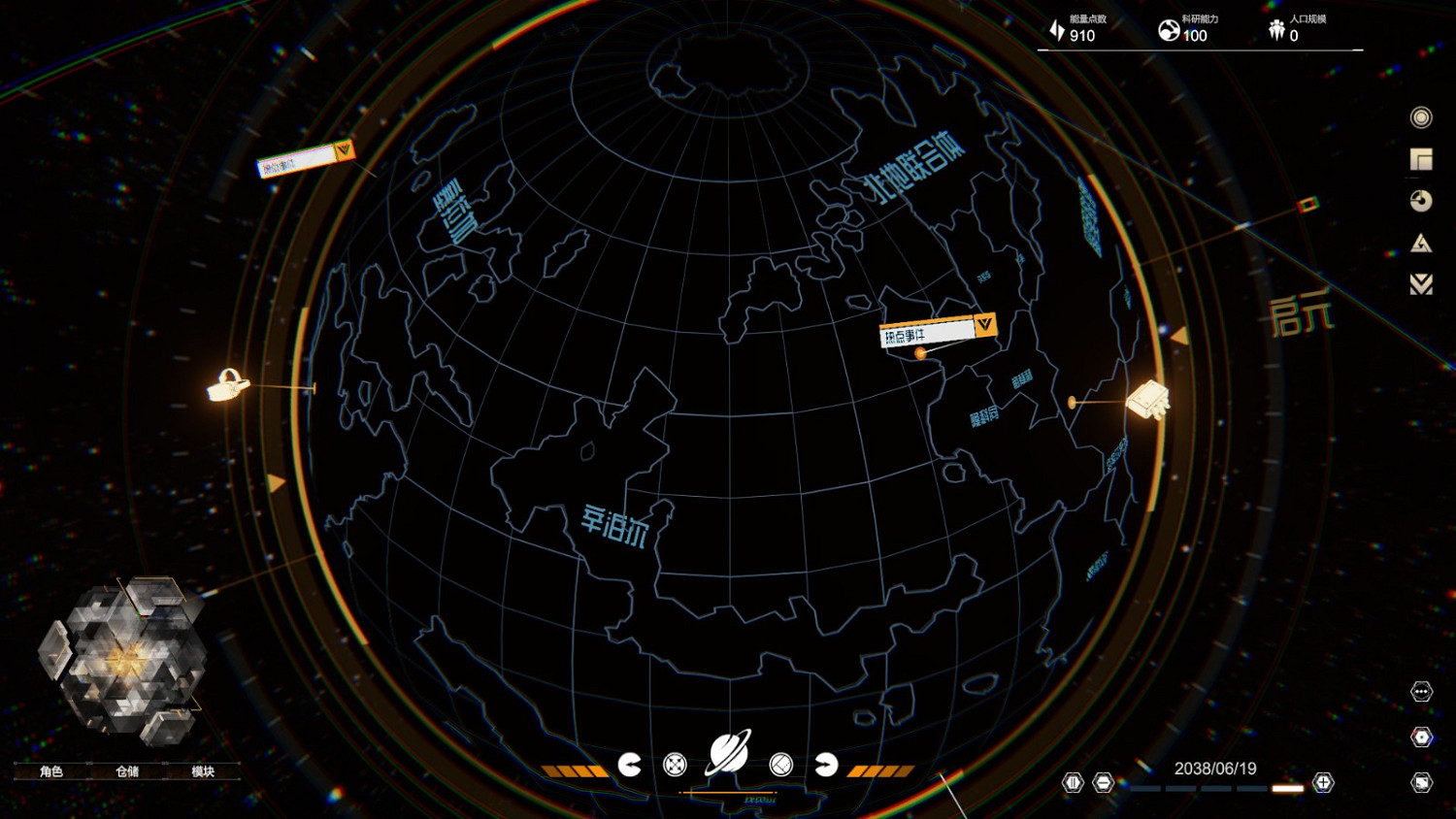
Task: Toggle the speed increase control near the date
Action: tap(1321, 782)
